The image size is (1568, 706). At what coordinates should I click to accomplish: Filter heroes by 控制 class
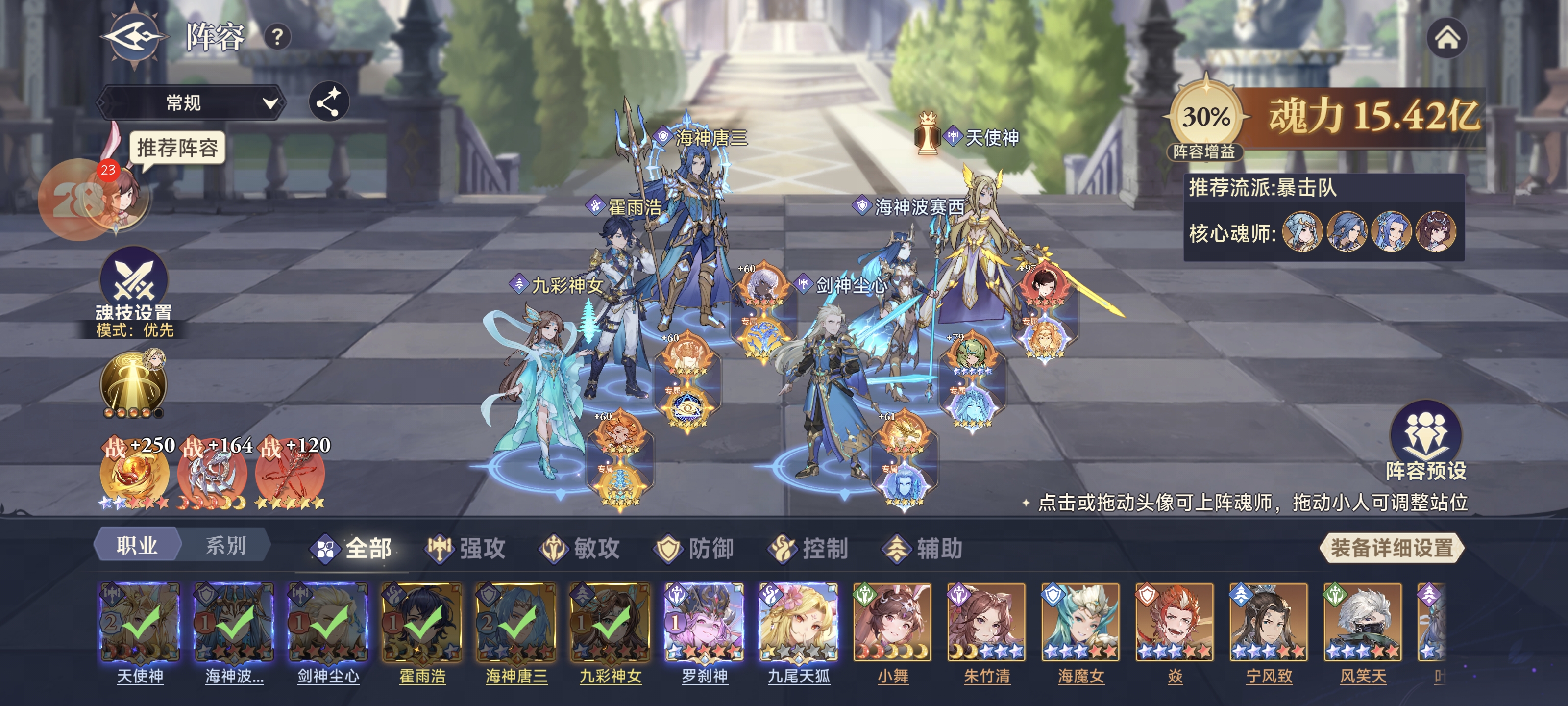coord(809,548)
